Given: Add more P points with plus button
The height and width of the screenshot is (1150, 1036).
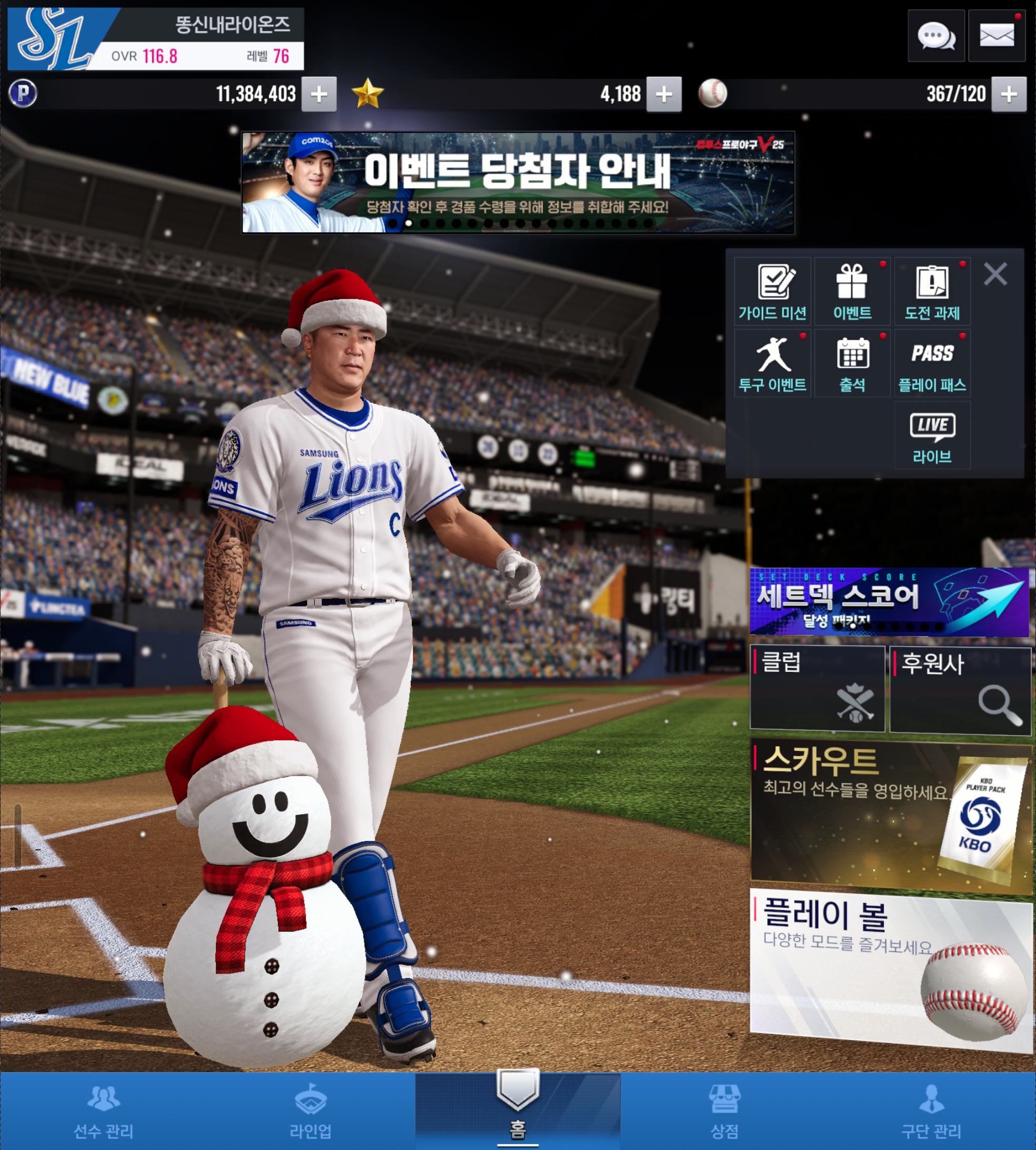Looking at the screenshot, I should click(x=319, y=94).
